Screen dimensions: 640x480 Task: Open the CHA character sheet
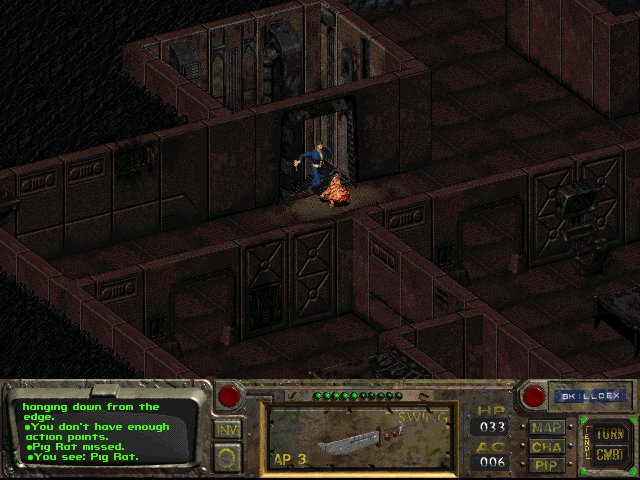(547, 447)
